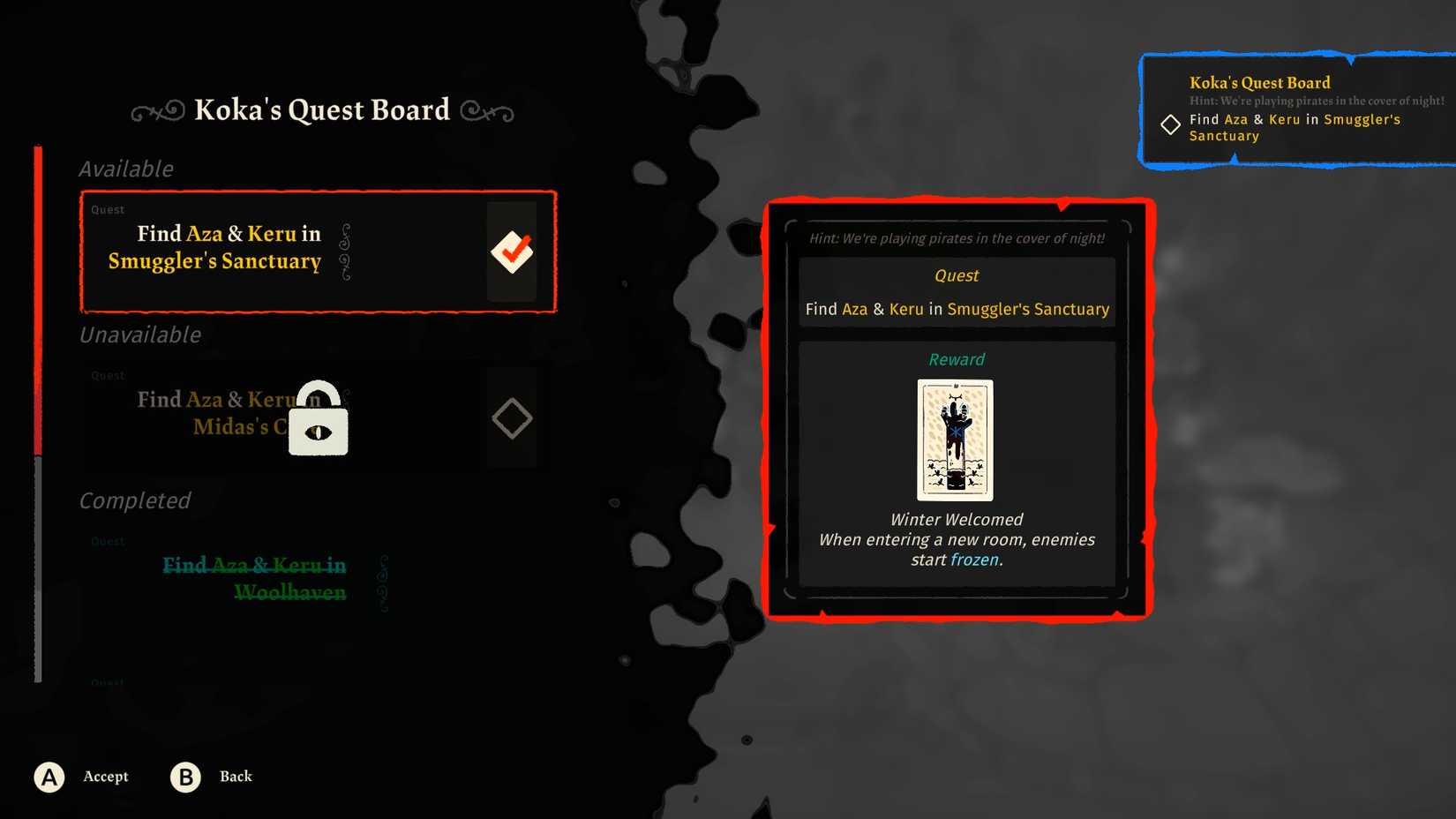The image size is (1456, 819).
Task: Accept the Find Aza & Keru quest
Action: (x=49, y=777)
